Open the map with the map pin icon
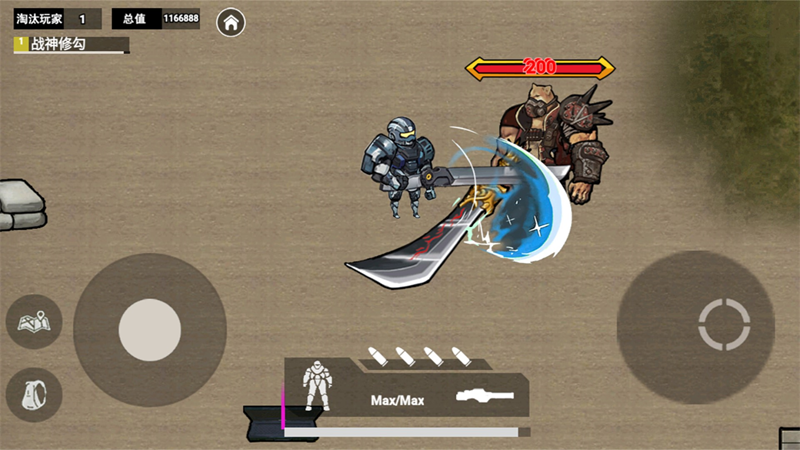Viewport: 800px width, 450px height. 35,322
